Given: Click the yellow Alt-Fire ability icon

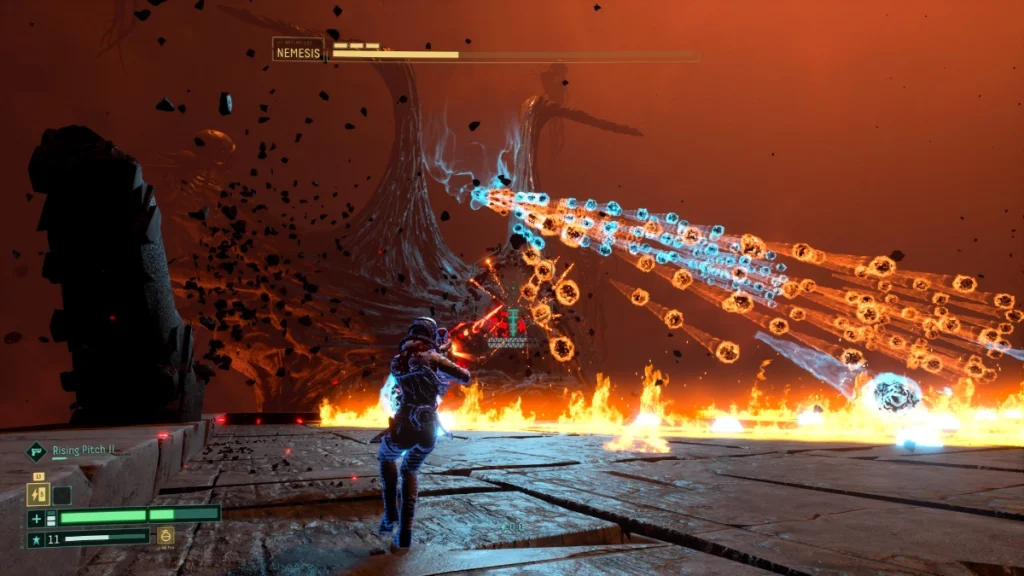Looking at the screenshot, I should coord(166,536).
